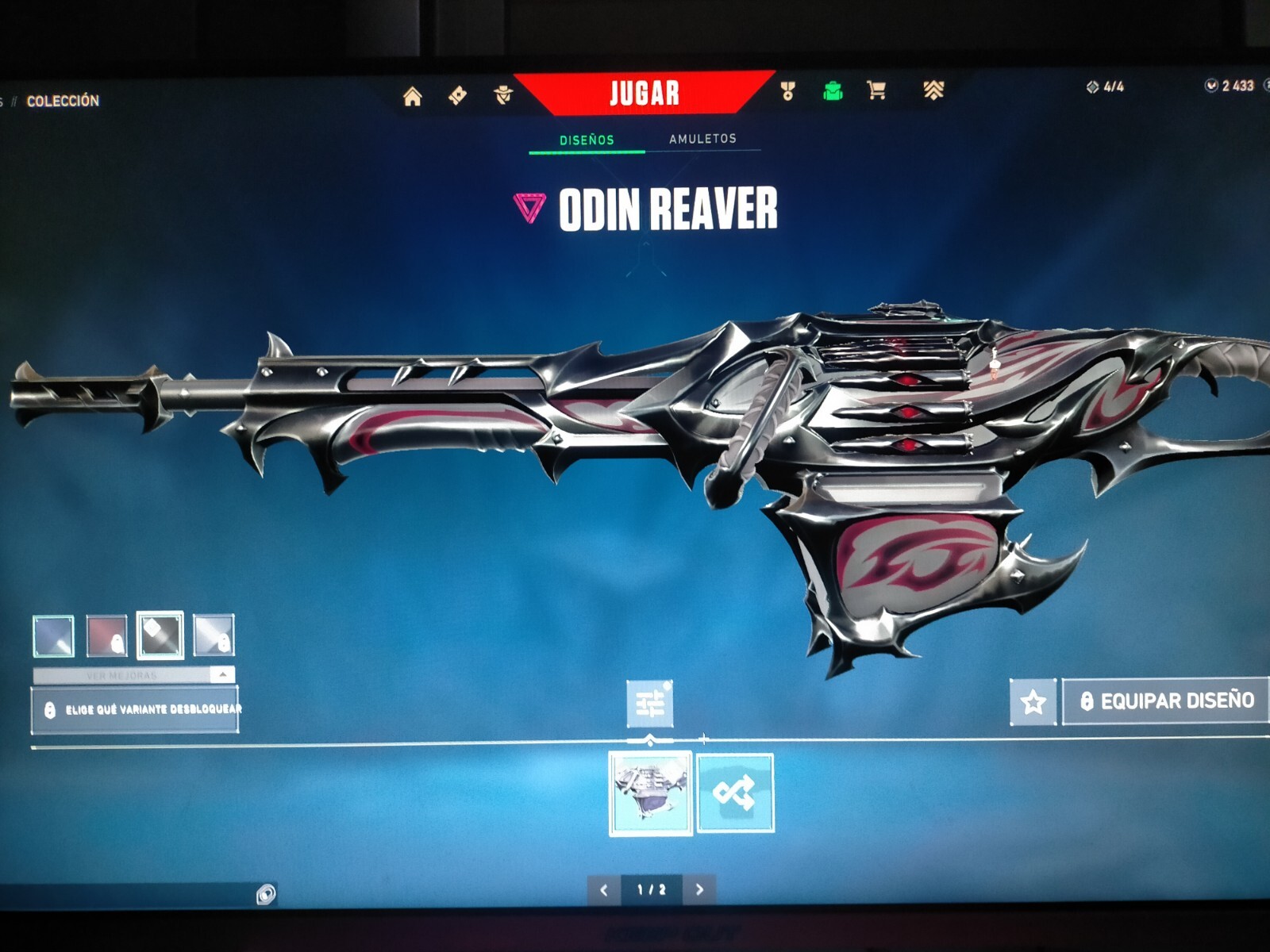Open the store shopping cart icon
This screenshot has height=952, width=1270.
point(876,90)
